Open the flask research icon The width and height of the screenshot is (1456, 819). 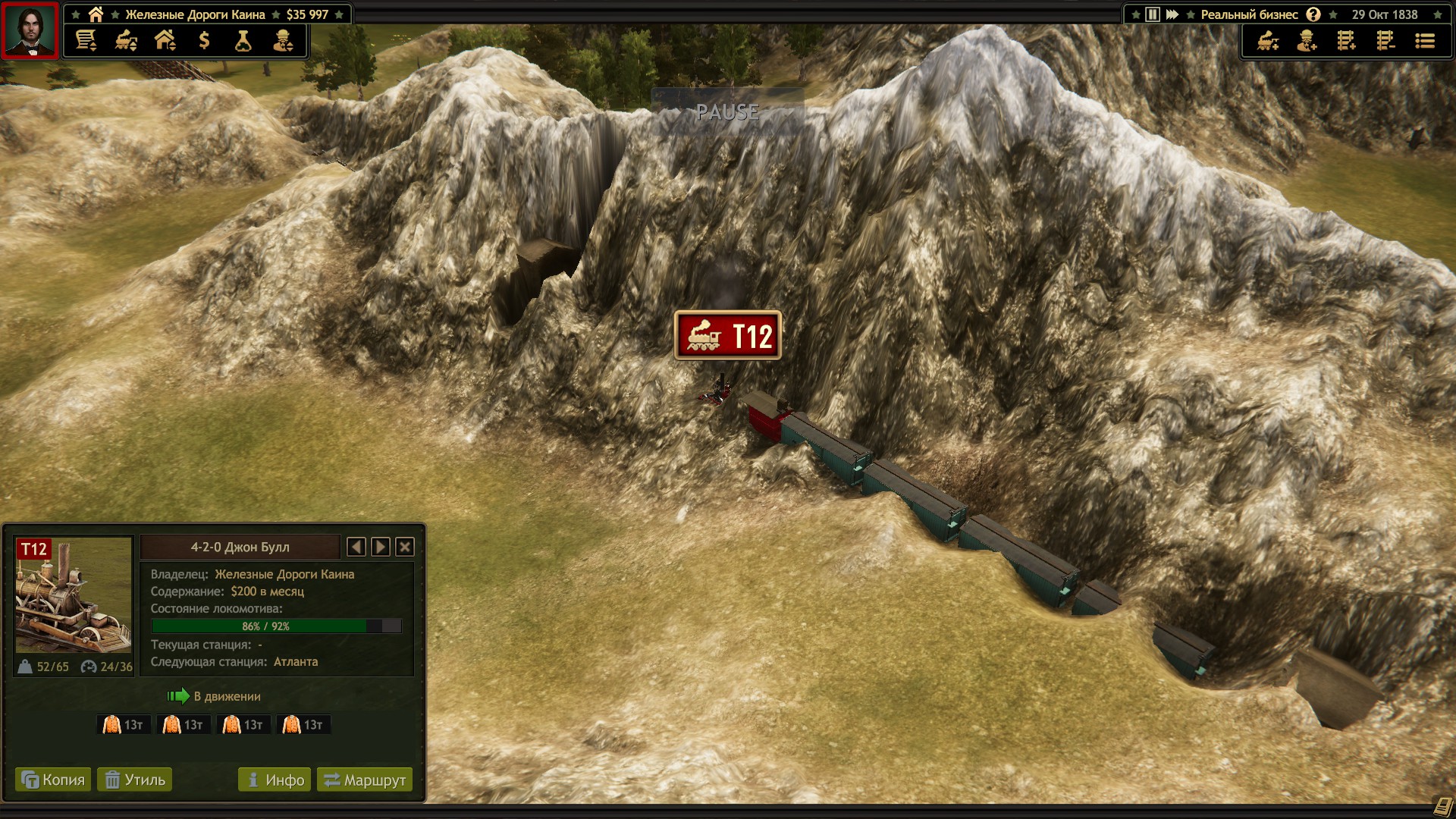243,41
